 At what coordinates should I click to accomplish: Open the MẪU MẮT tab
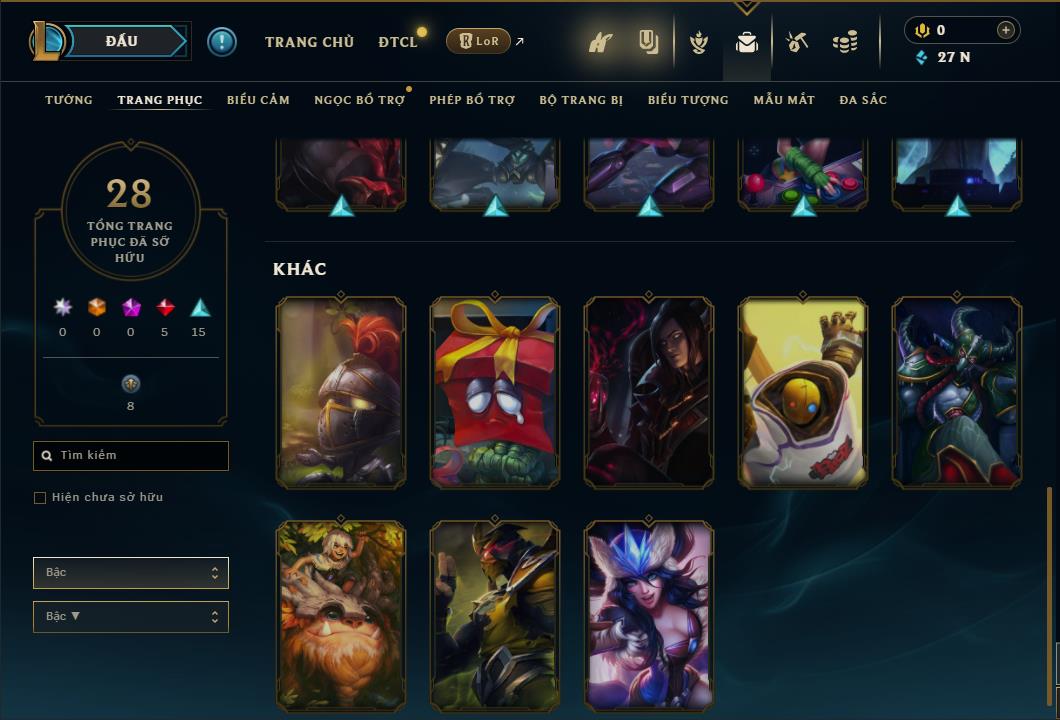tap(784, 100)
